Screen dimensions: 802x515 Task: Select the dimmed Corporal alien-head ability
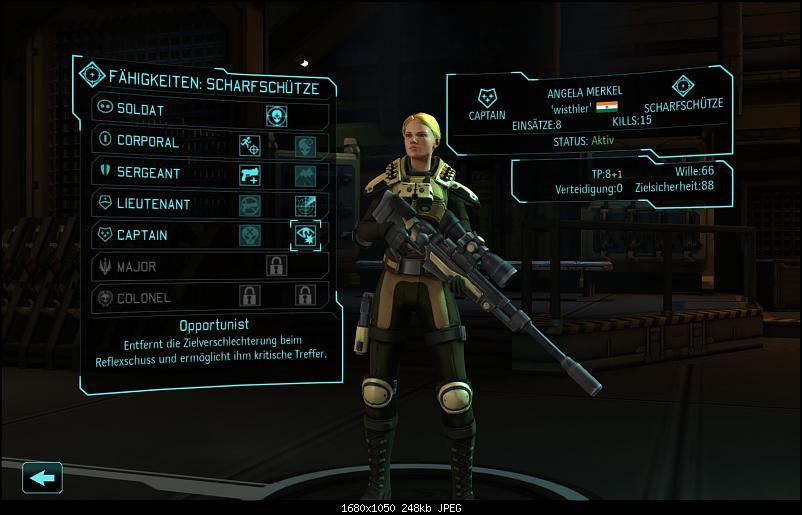305,146
